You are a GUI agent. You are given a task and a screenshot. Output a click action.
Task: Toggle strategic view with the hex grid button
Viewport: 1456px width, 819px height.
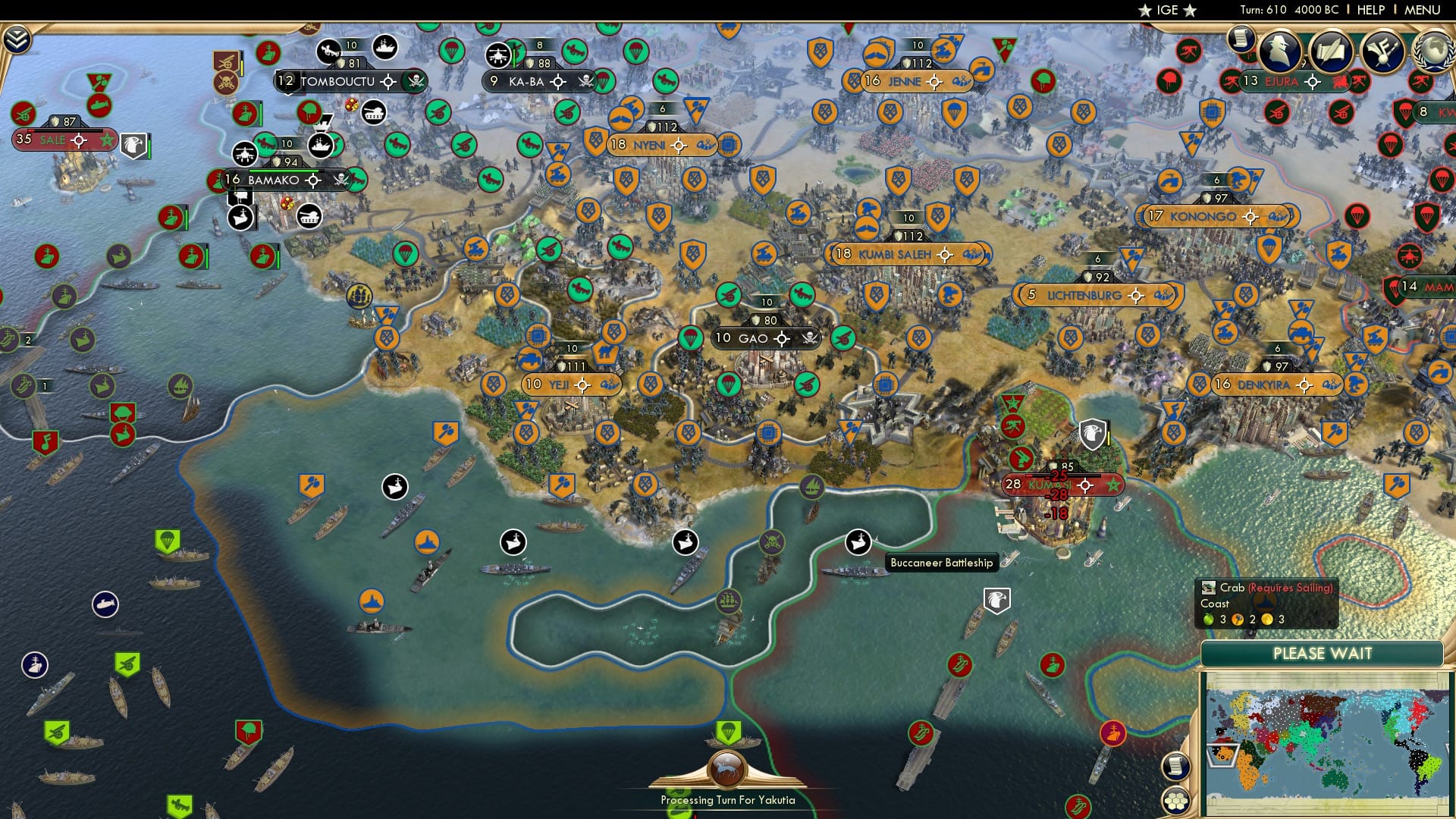[x=1175, y=802]
